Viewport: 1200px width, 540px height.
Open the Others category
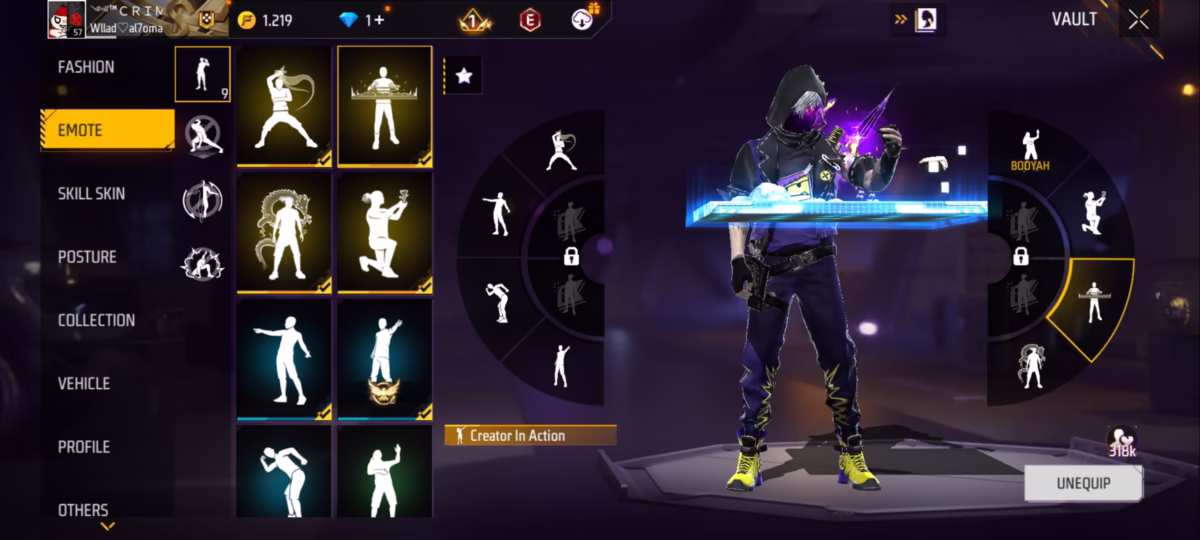83,510
